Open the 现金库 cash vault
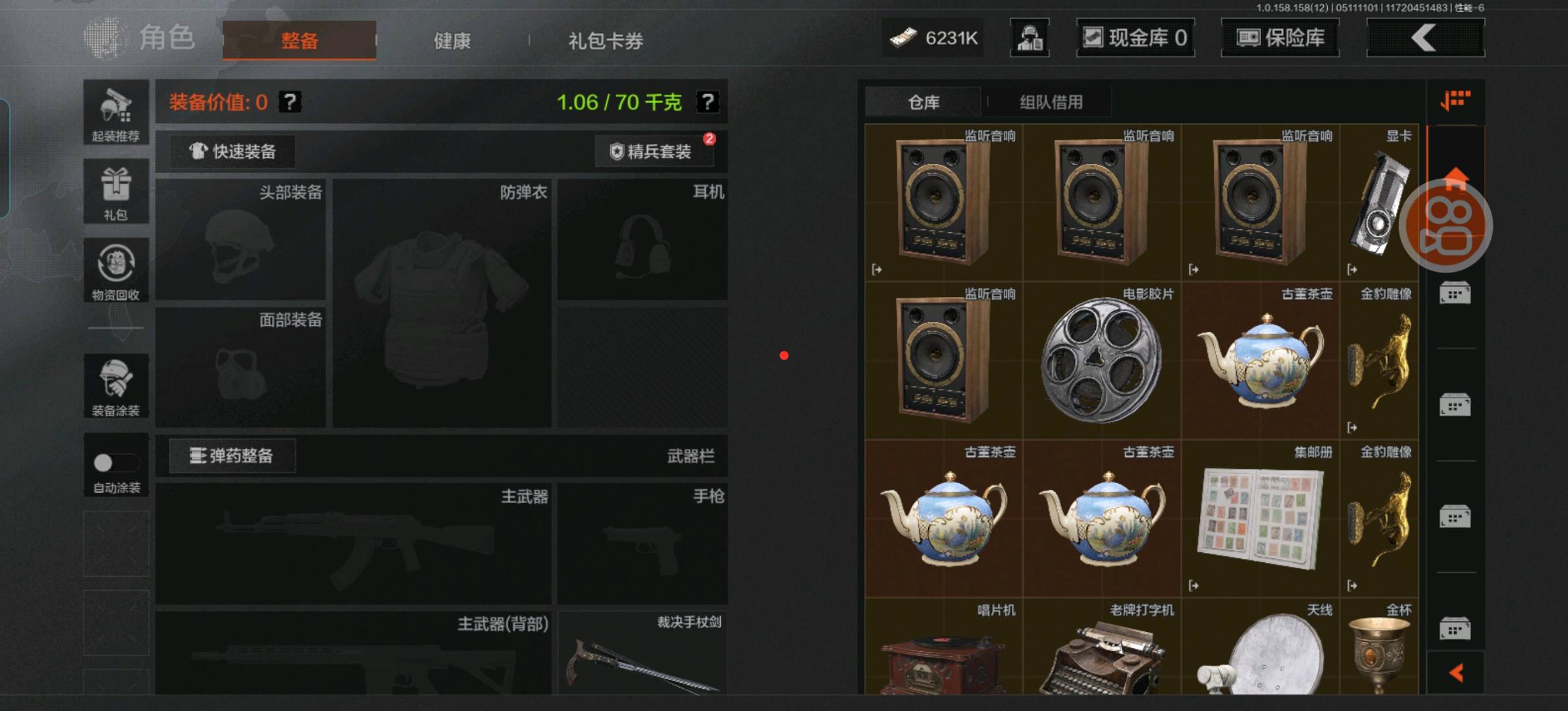 (x=1136, y=38)
